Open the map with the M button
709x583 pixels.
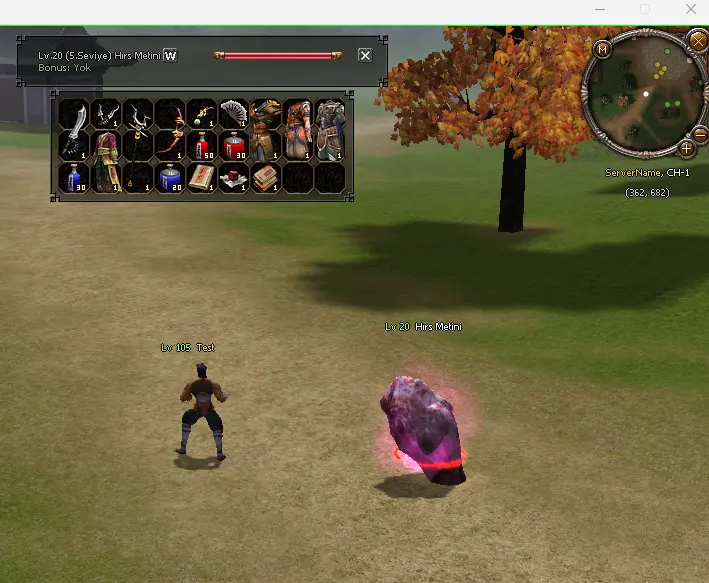point(602,48)
